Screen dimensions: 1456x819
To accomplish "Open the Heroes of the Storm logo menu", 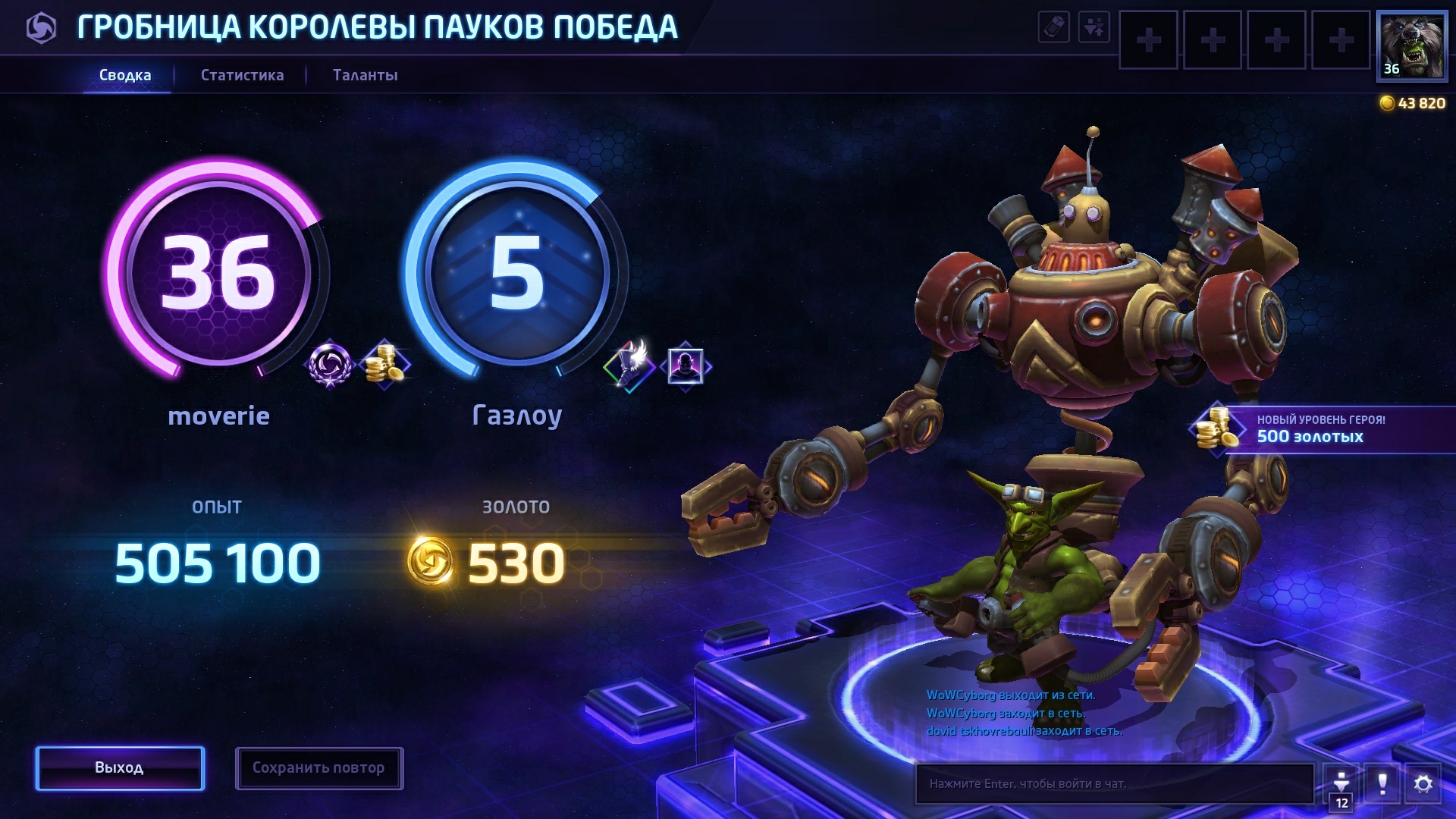I will click(41, 29).
